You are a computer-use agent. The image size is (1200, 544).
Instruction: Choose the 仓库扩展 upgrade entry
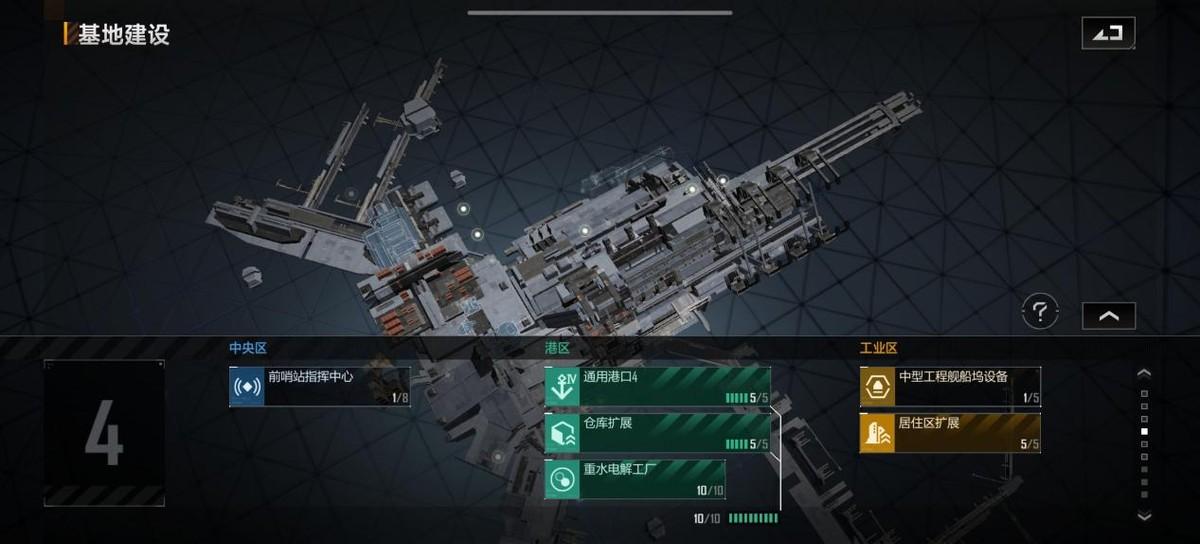pos(658,433)
